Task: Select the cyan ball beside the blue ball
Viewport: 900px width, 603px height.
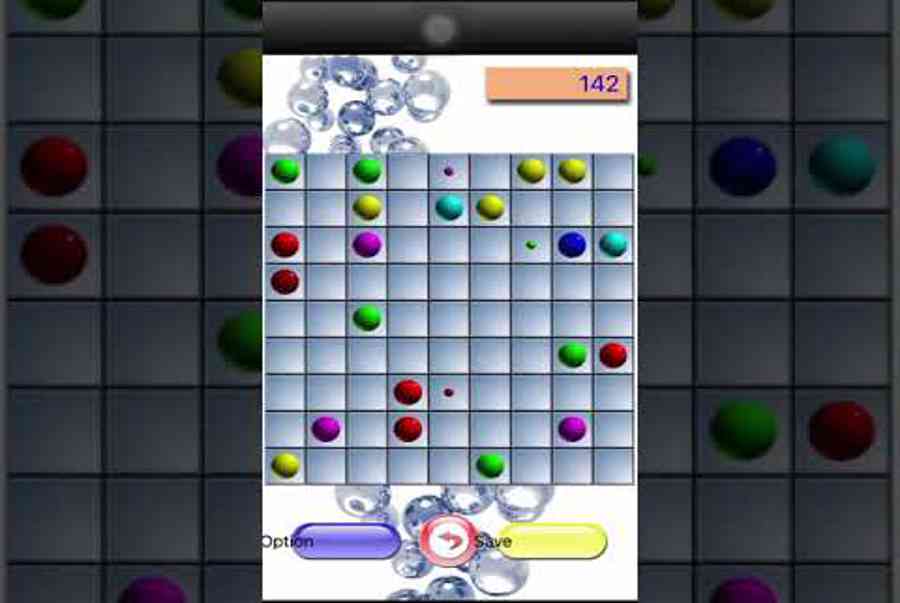Action: [612, 244]
